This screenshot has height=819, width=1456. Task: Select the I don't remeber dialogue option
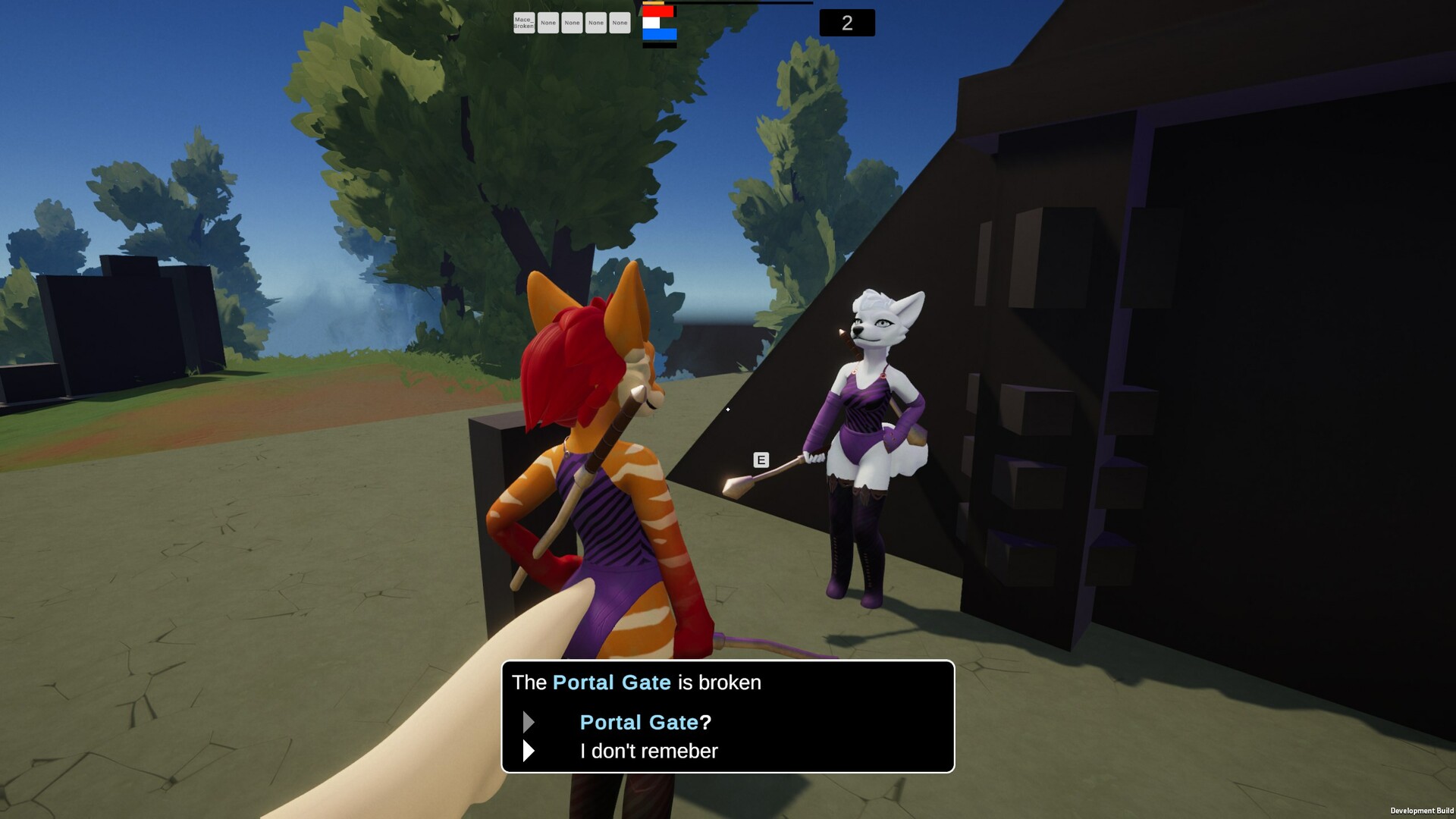pyautogui.click(x=648, y=752)
